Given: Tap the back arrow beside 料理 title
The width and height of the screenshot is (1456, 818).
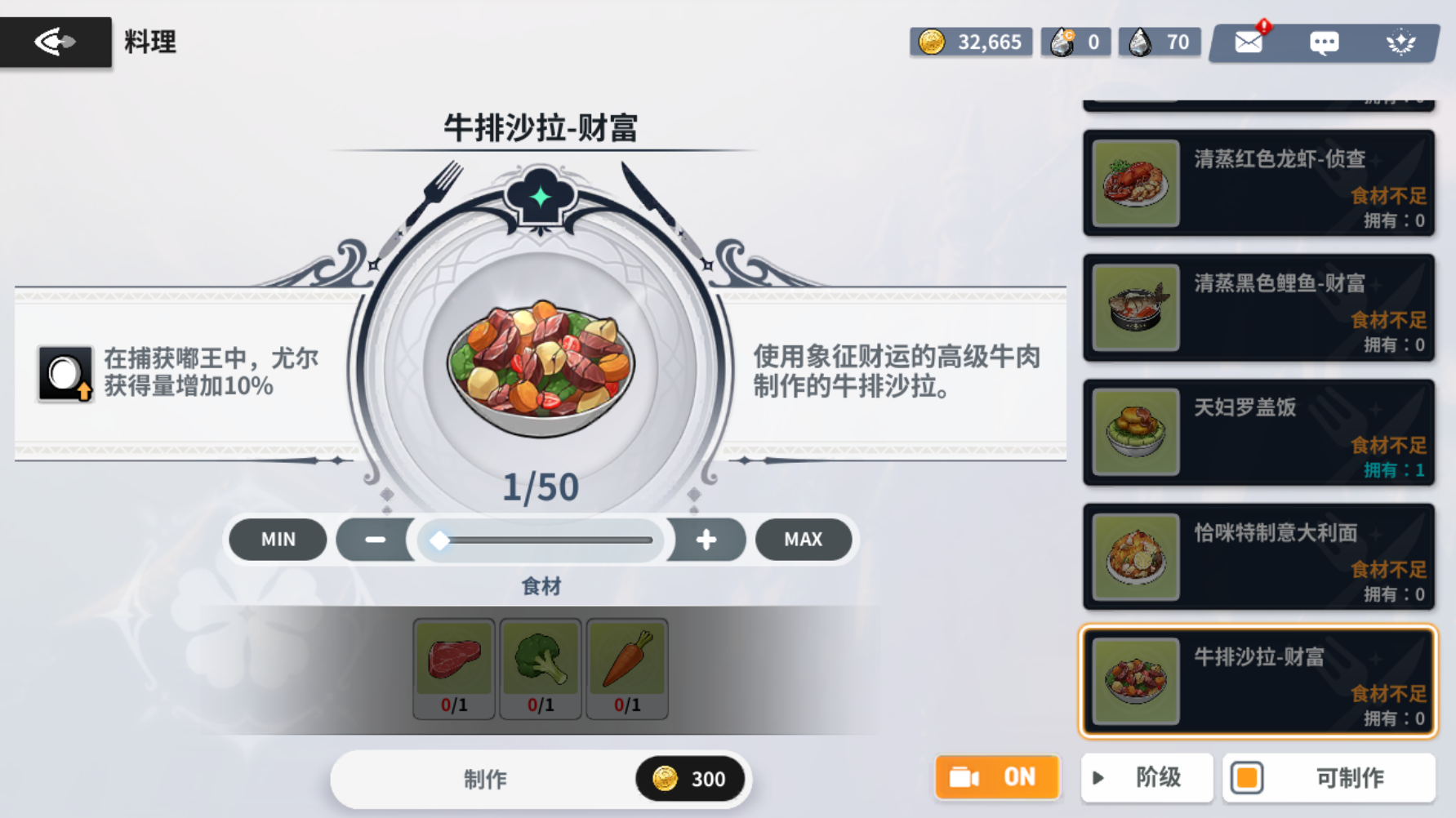Looking at the screenshot, I should 54,42.
